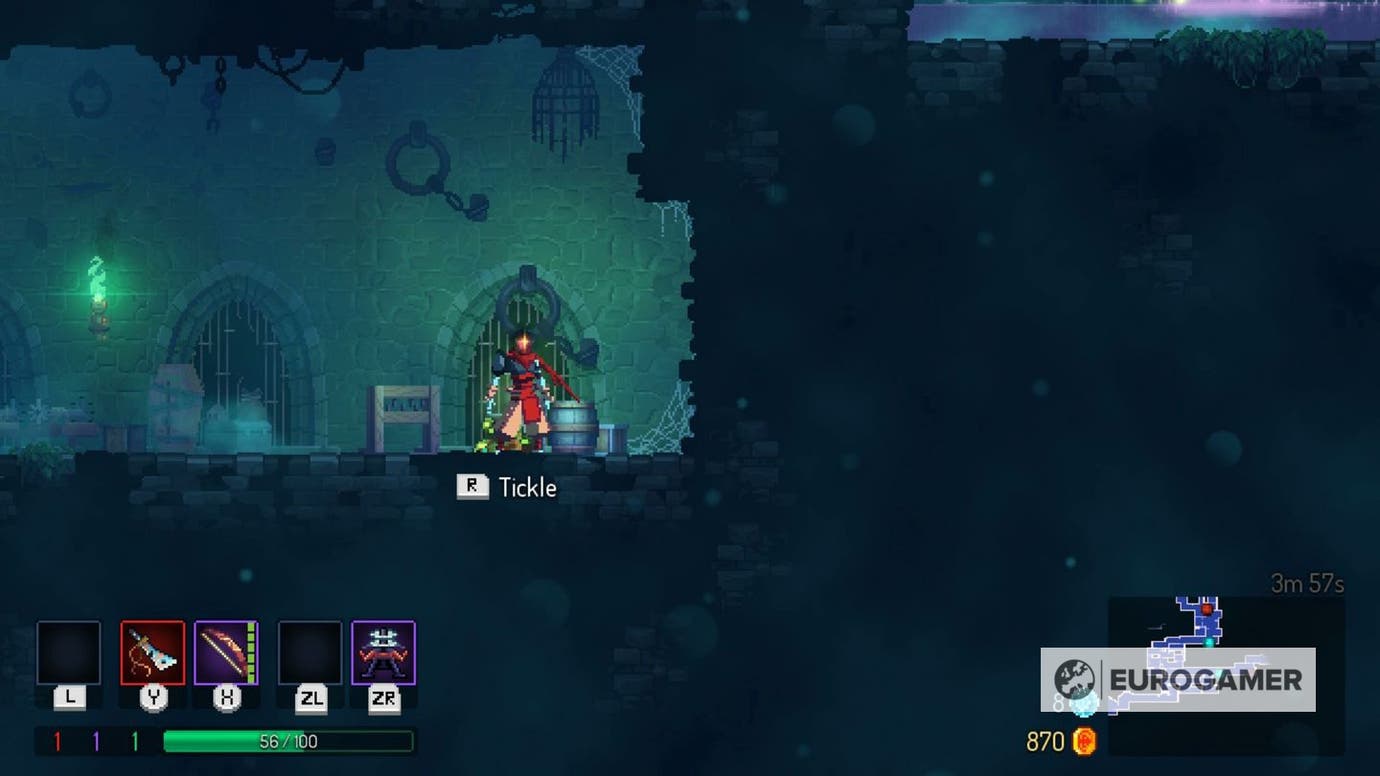This screenshot has height=776, width=1380.
Task: Click the R button icon beside Tickle
Action: coord(472,487)
